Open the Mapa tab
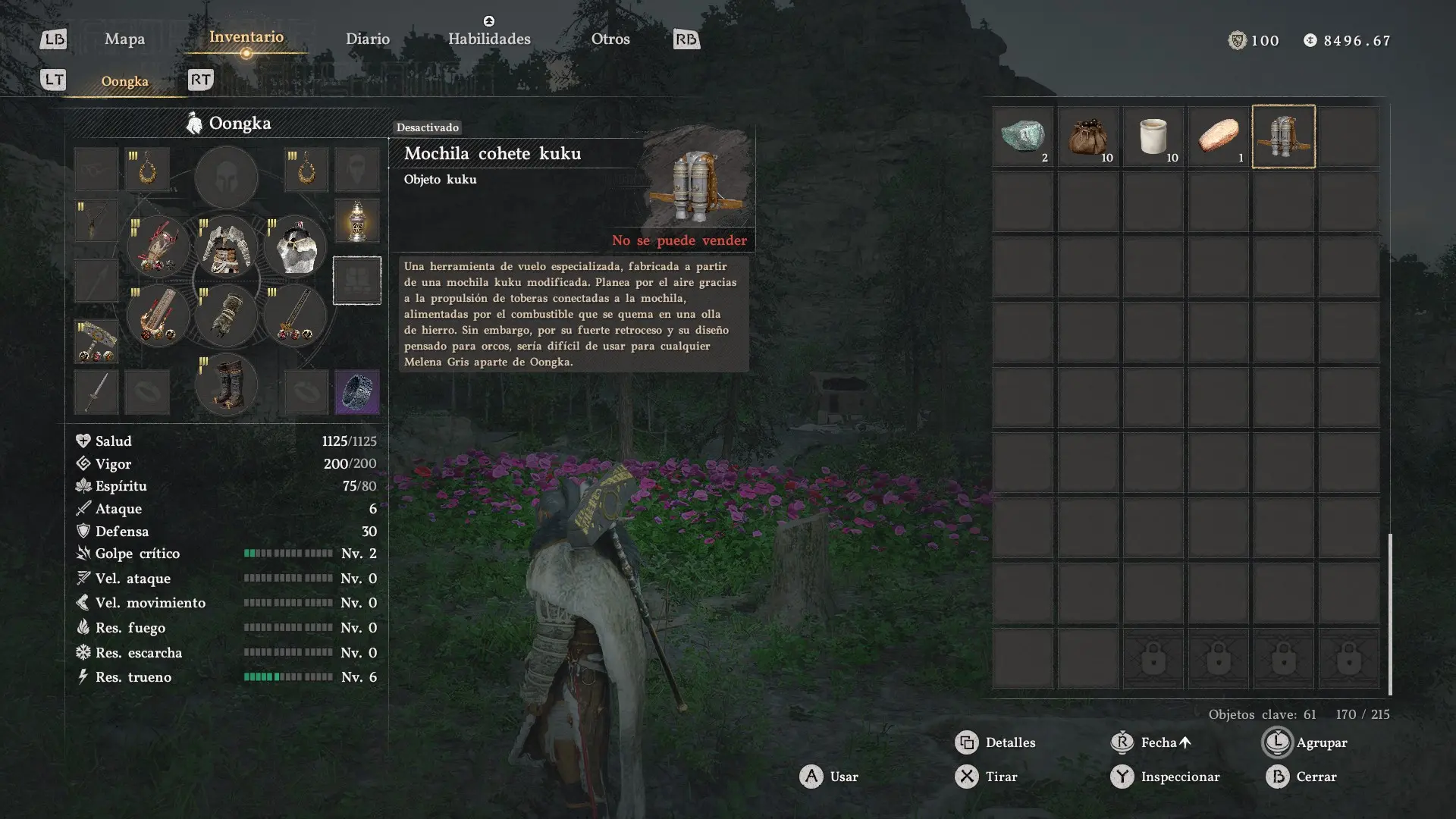Image resolution: width=1456 pixels, height=819 pixels. pos(124,39)
